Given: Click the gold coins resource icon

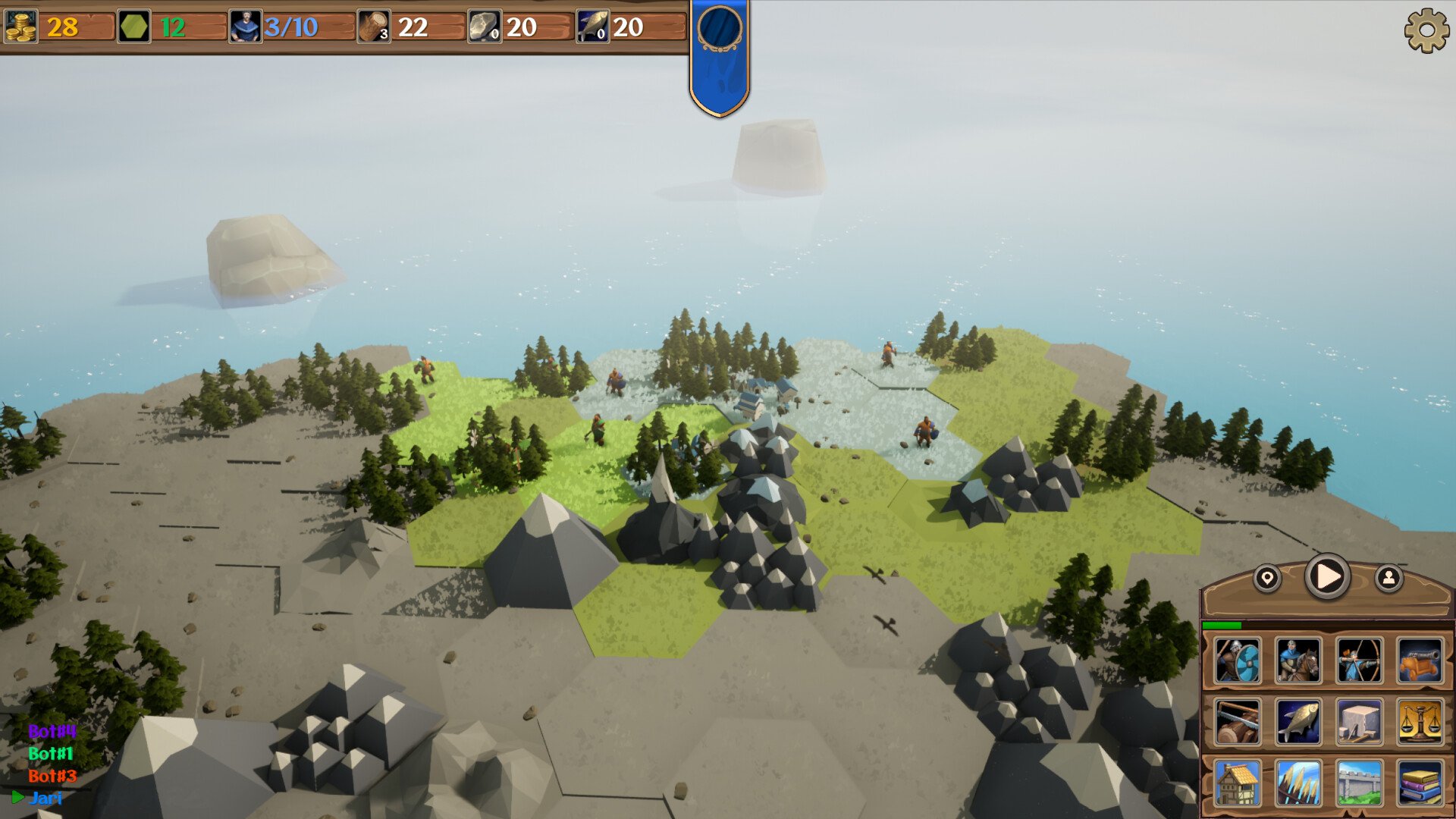Looking at the screenshot, I should point(20,27).
